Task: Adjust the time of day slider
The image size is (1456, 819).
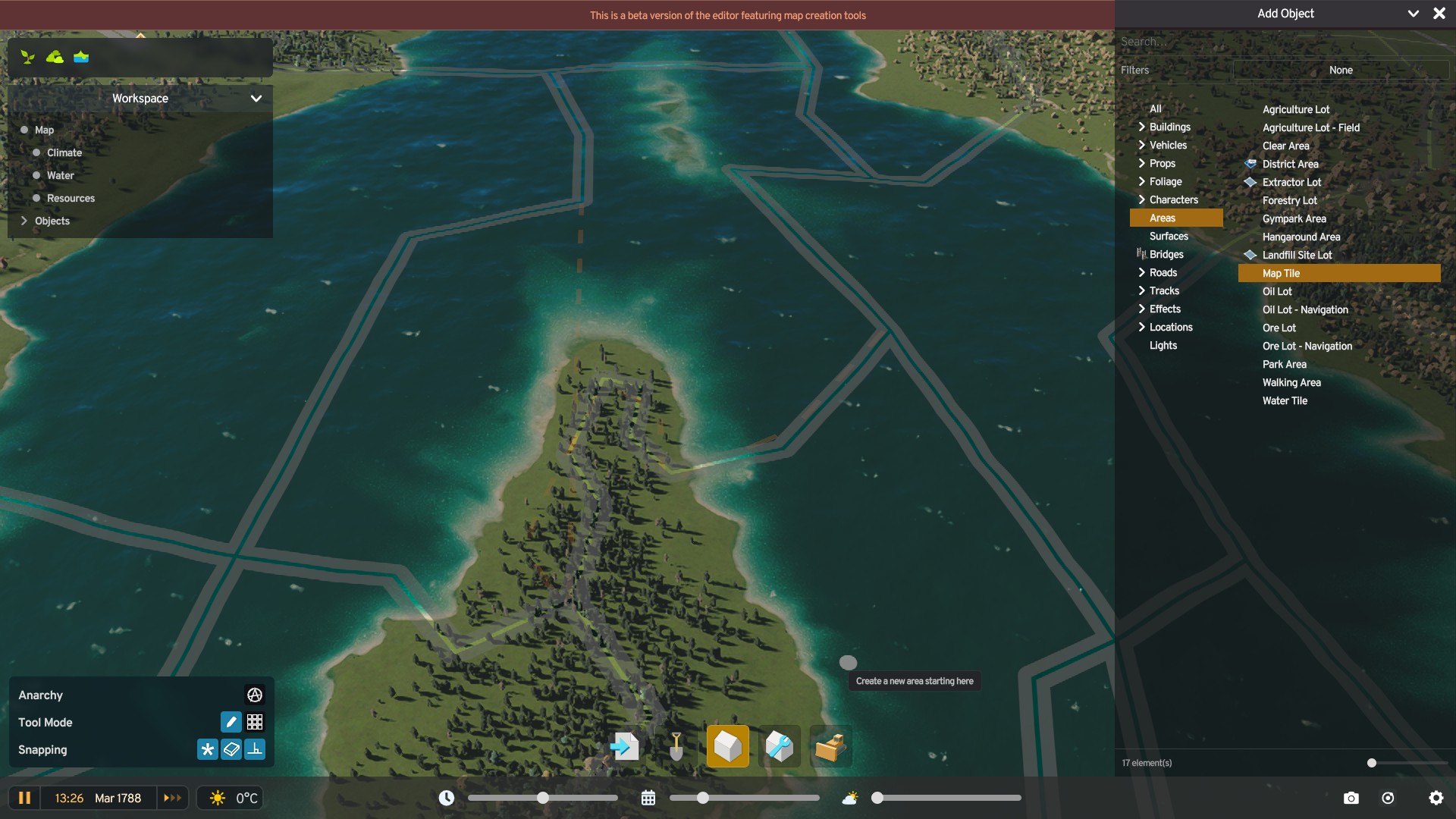Action: click(542, 798)
